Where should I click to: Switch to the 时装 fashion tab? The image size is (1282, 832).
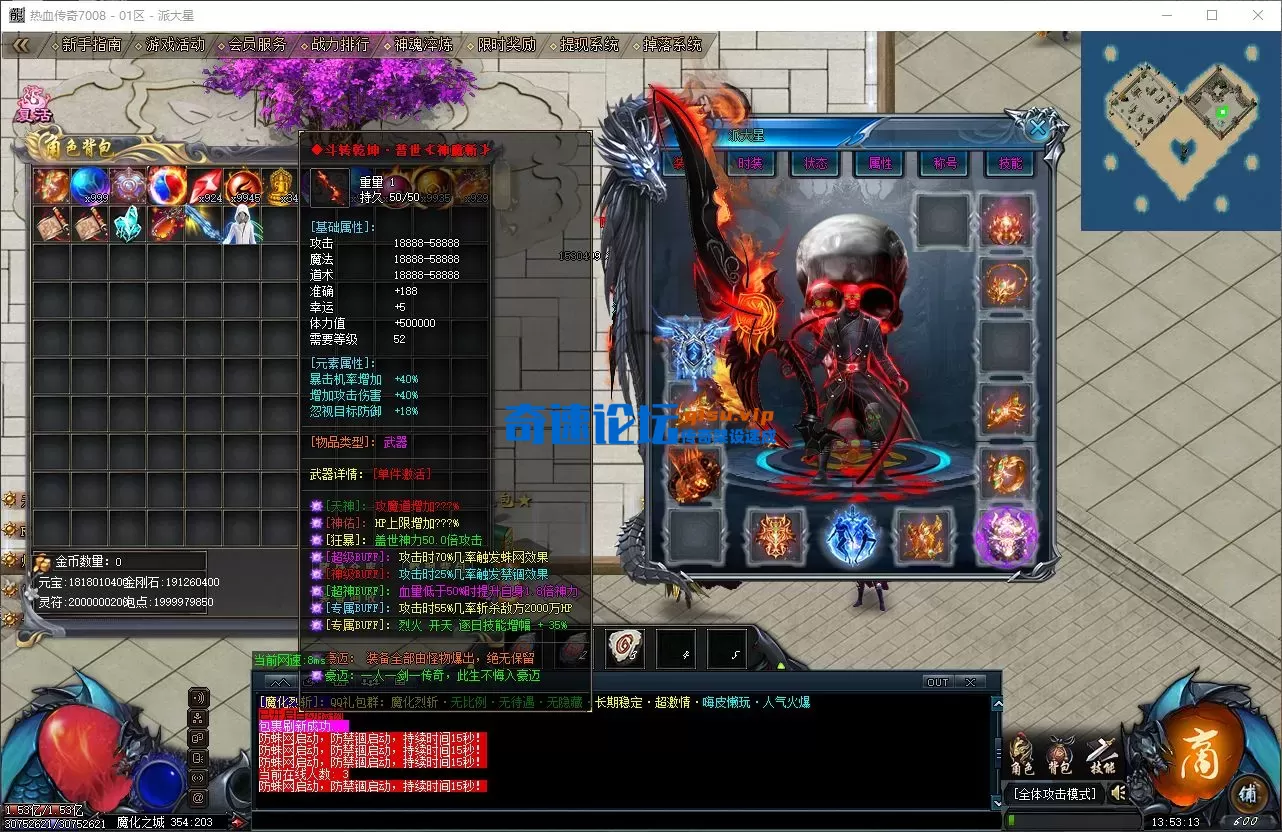coord(750,163)
